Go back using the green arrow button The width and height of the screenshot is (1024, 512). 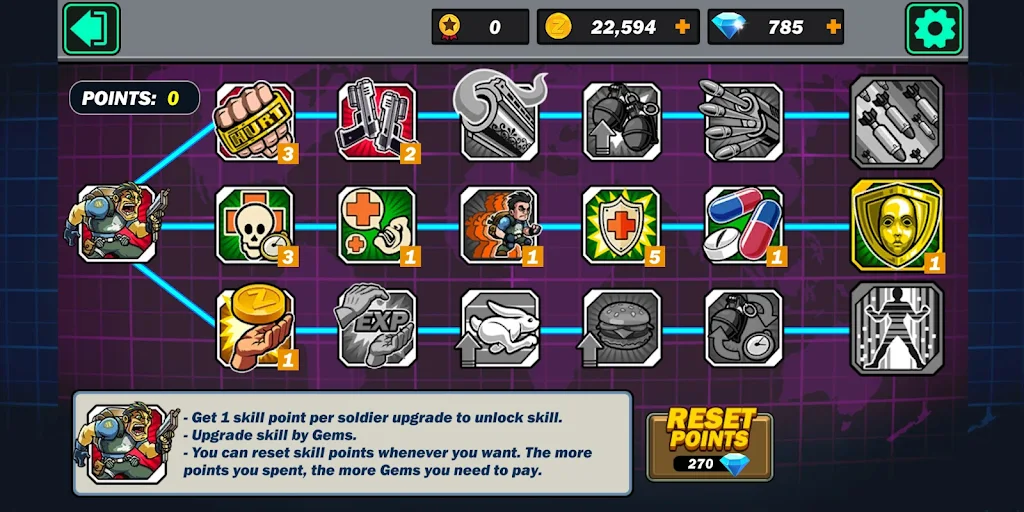91,28
